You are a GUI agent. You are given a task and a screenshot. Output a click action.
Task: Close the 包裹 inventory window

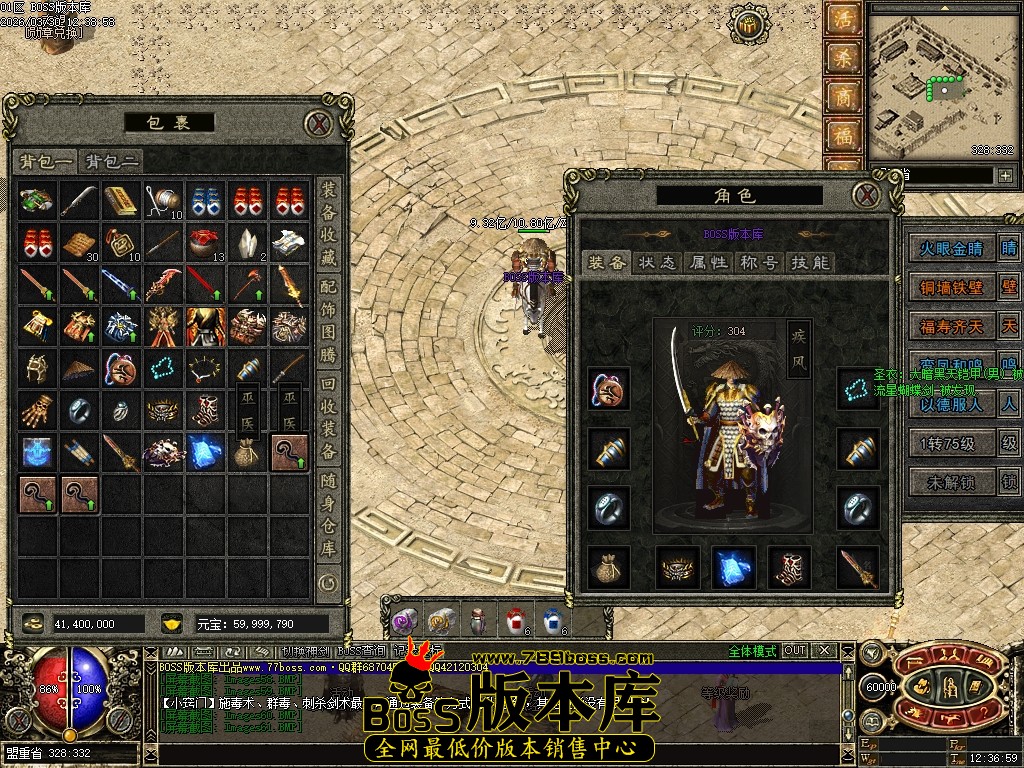(318, 124)
